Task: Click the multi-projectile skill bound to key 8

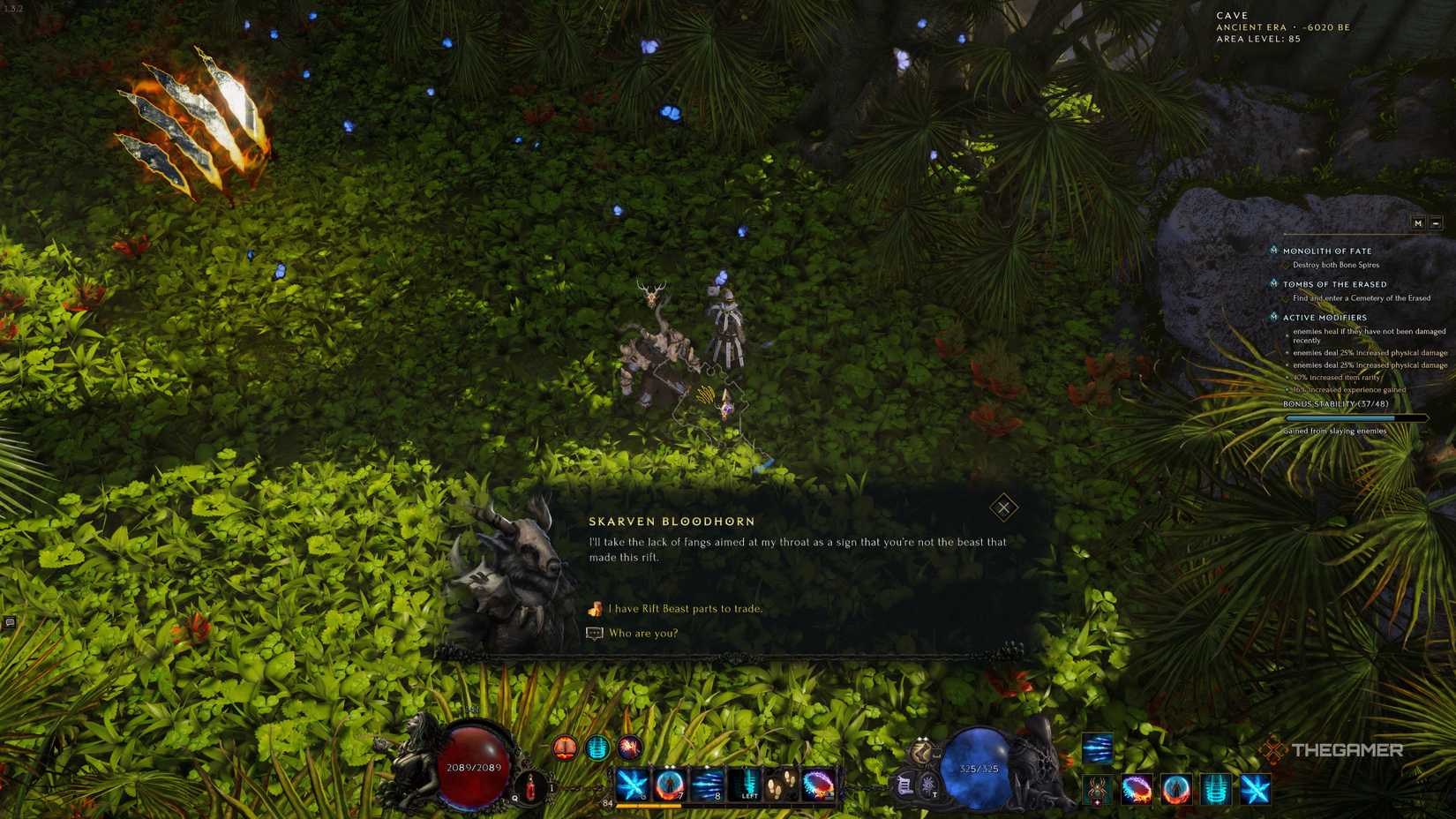Action: [708, 784]
